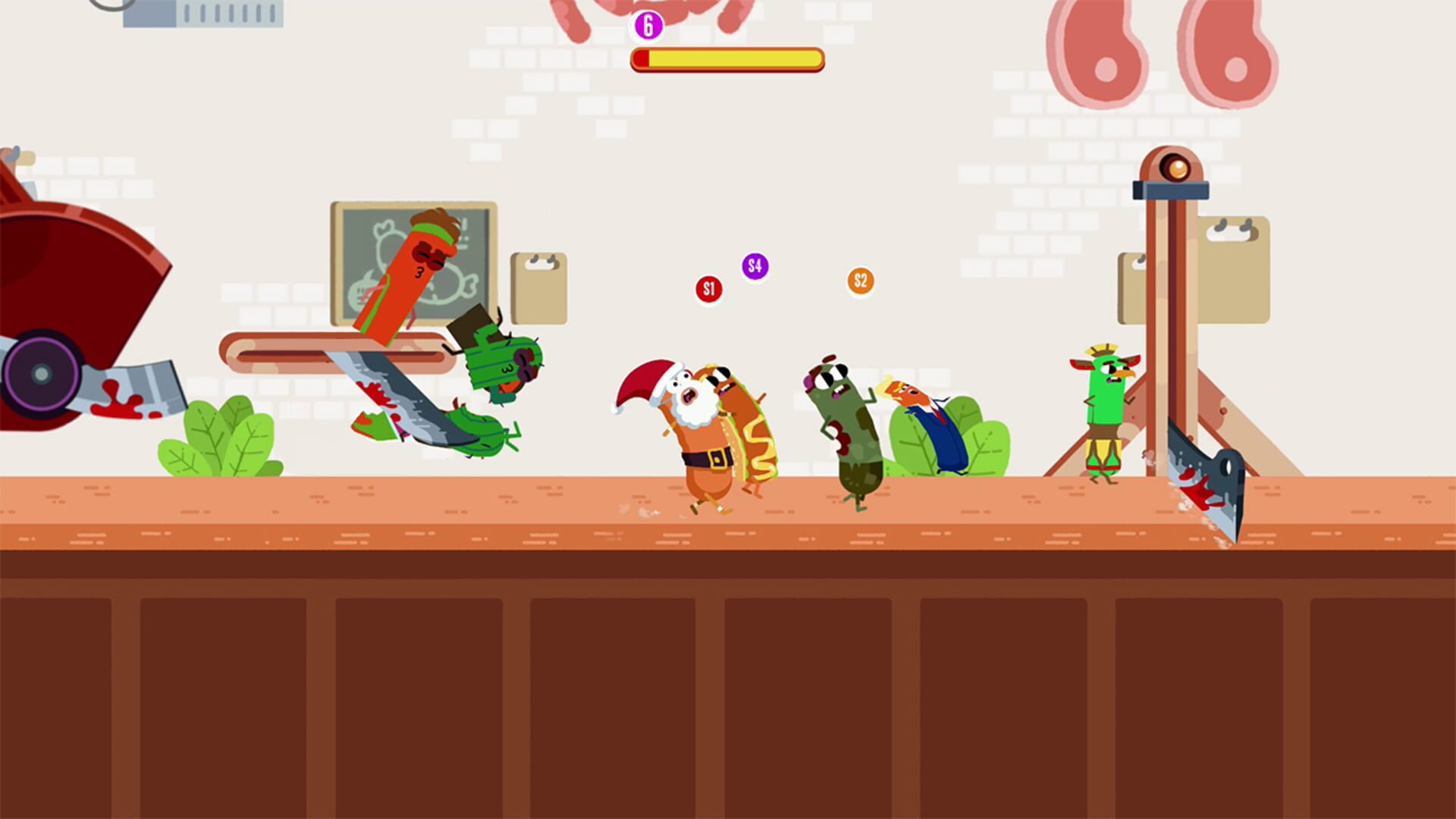This screenshot has width=1456, height=819.
Task: Collect the red S1 token
Action: 708,288
